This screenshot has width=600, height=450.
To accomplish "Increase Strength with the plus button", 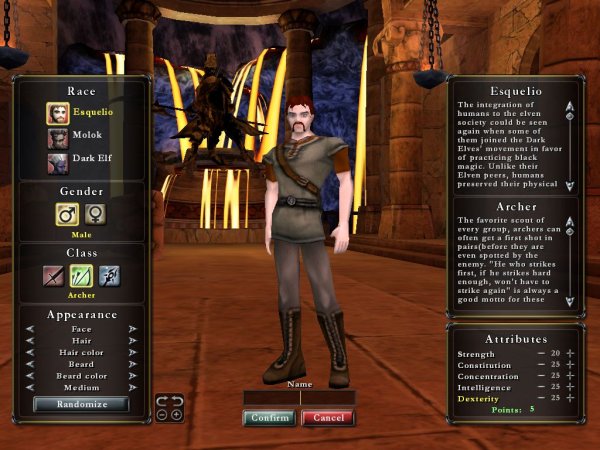I will tap(571, 354).
